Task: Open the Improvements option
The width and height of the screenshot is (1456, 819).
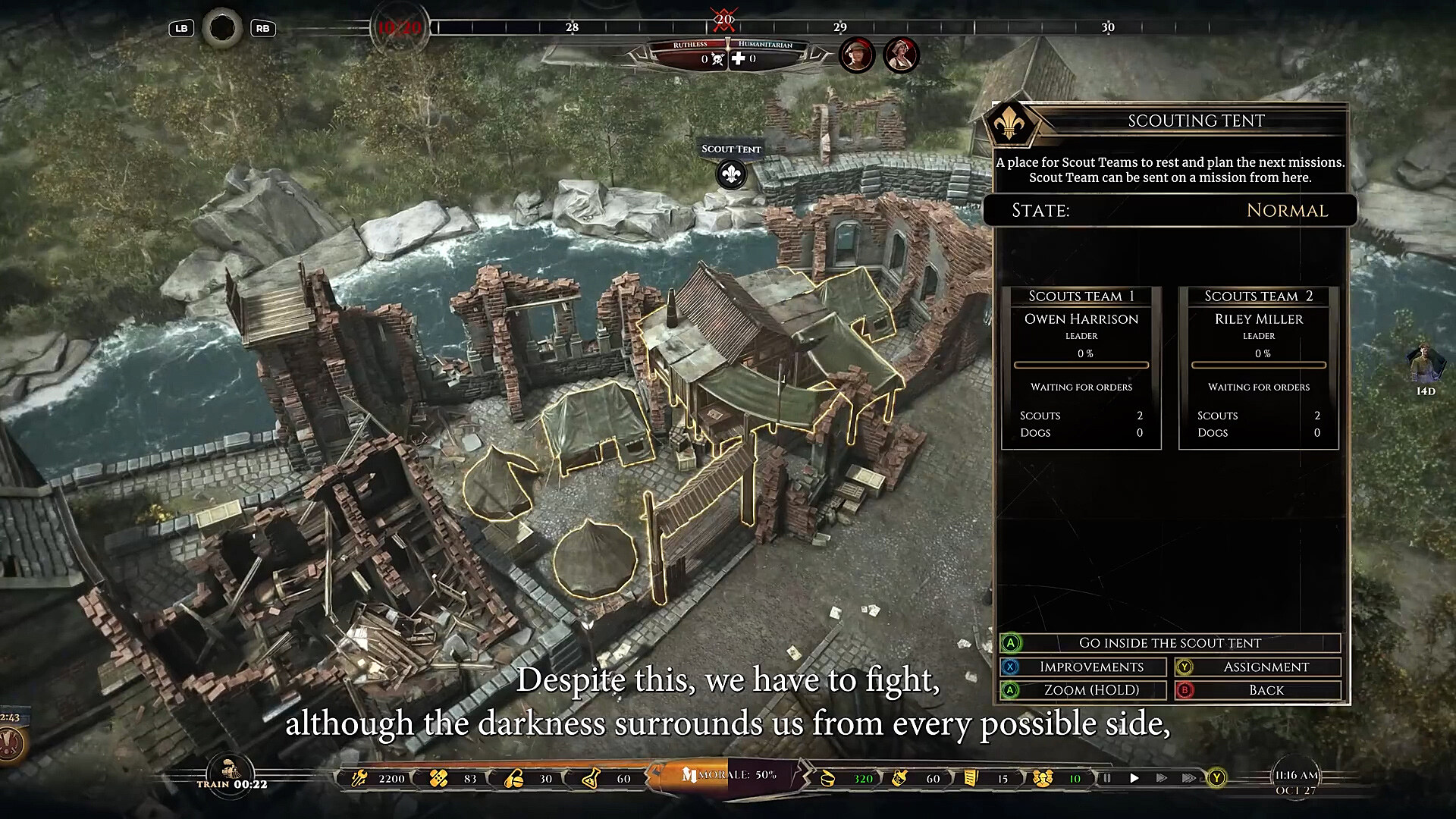Action: tap(1090, 667)
